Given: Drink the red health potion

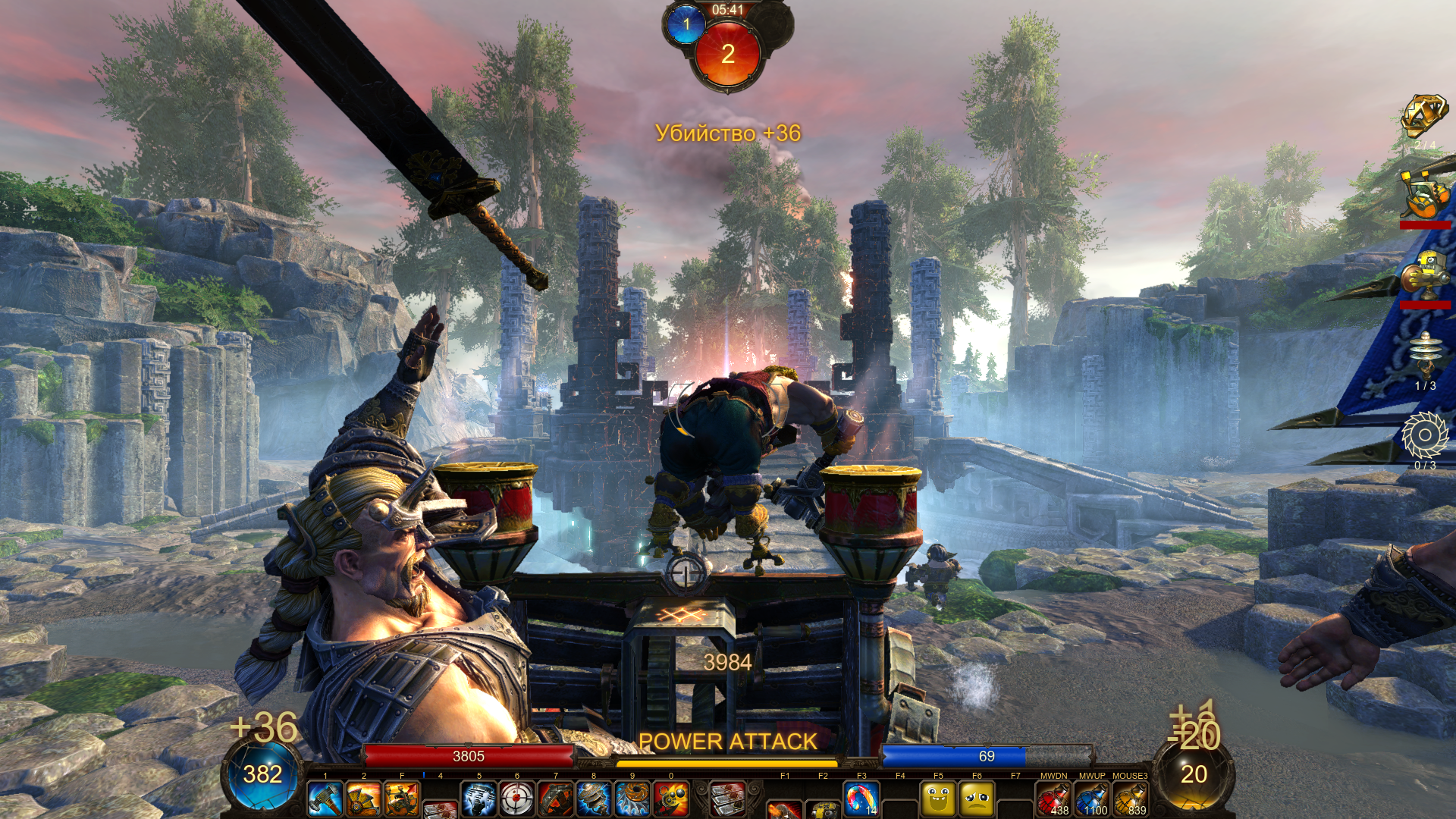Looking at the screenshot, I should click(x=1053, y=799).
